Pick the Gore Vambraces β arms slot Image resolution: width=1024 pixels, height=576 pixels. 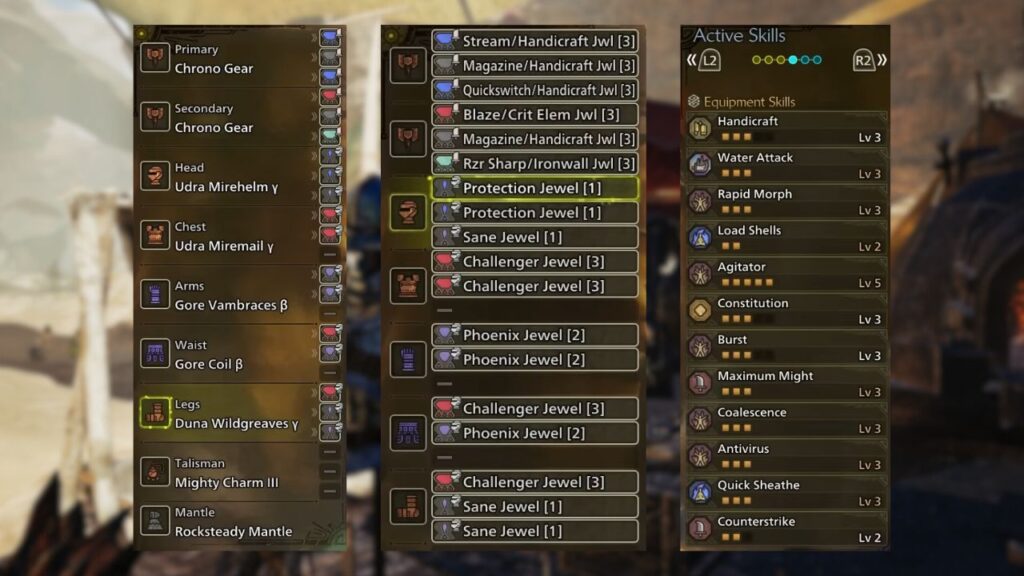coord(230,295)
